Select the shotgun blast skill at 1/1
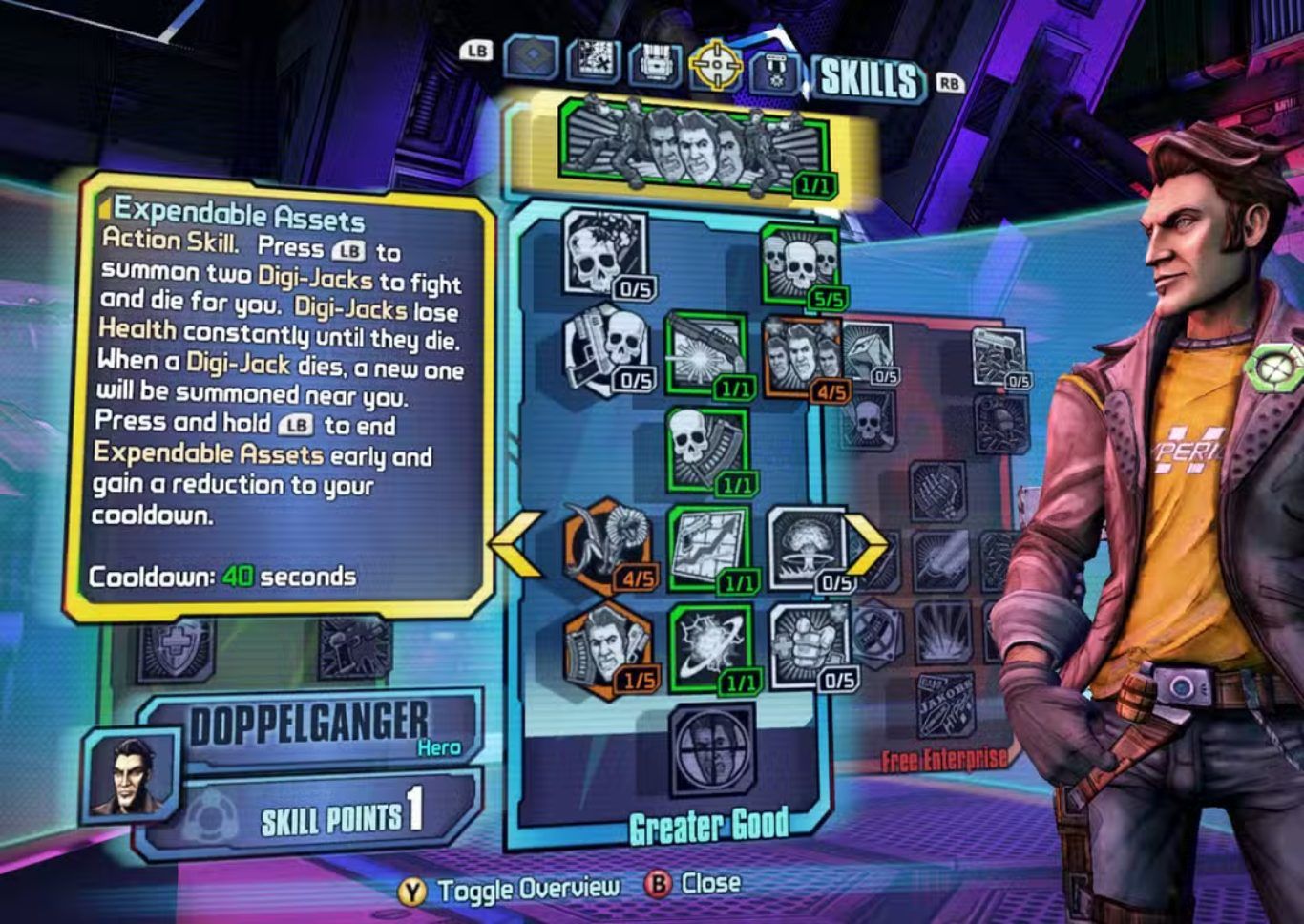This screenshot has height=924, width=1304. pyautogui.click(x=704, y=351)
